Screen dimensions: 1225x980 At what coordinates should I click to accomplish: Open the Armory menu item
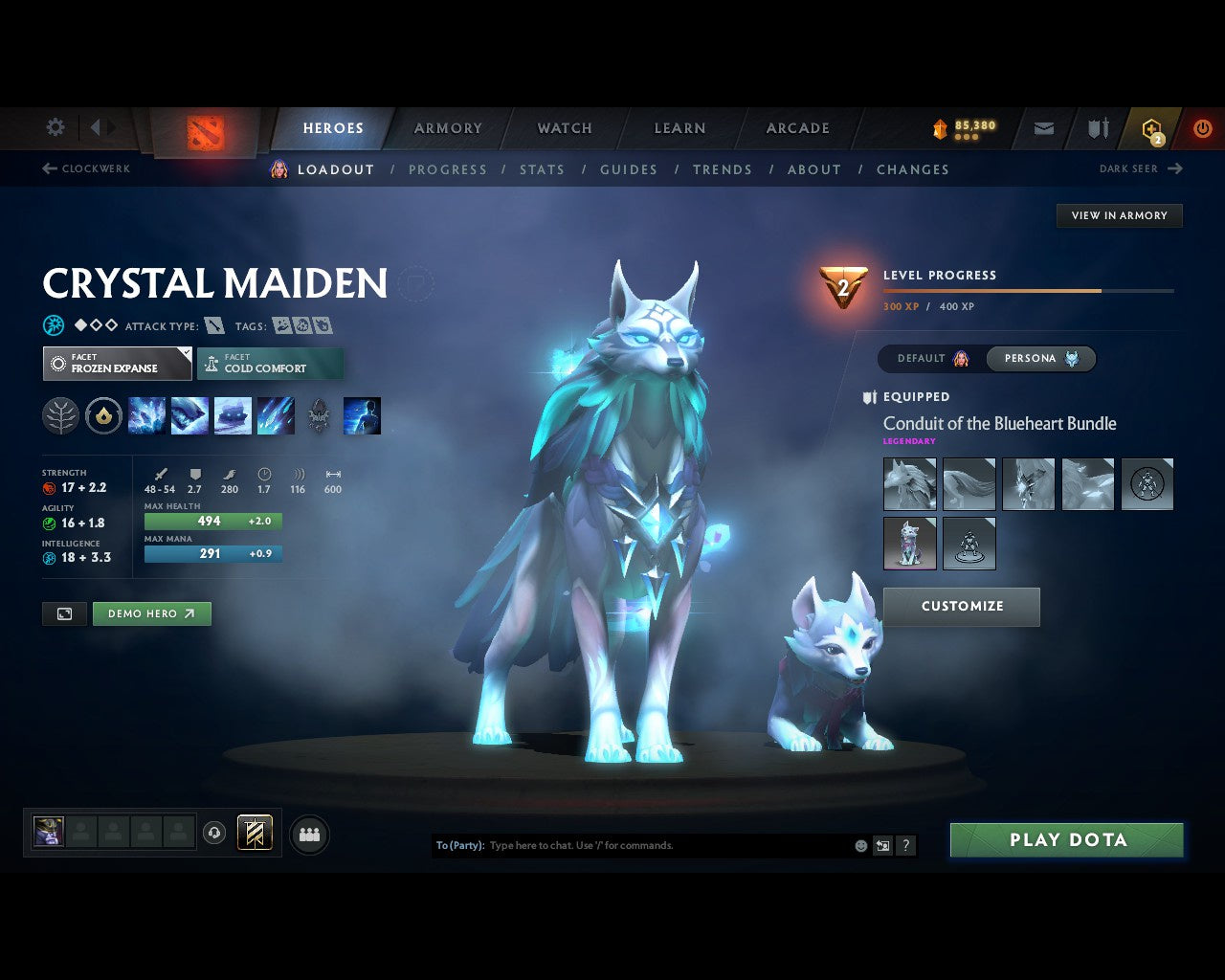click(446, 127)
